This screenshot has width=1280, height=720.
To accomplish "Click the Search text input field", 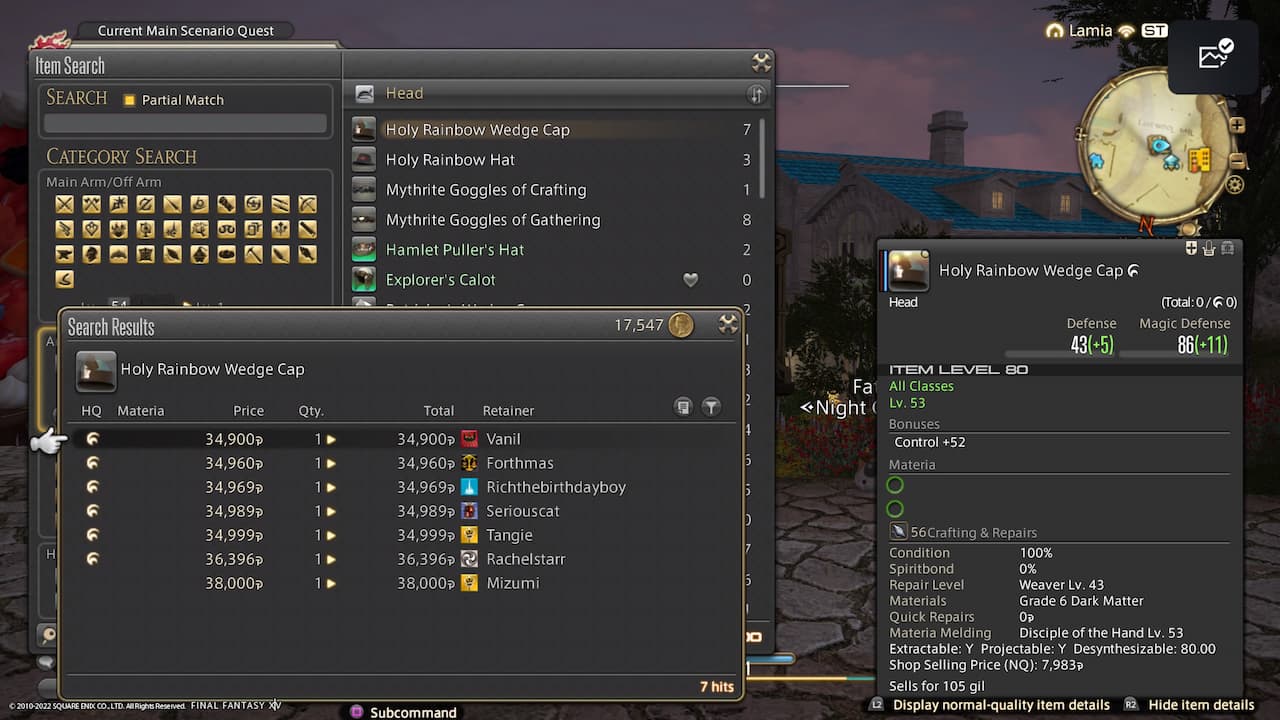I will click(185, 121).
